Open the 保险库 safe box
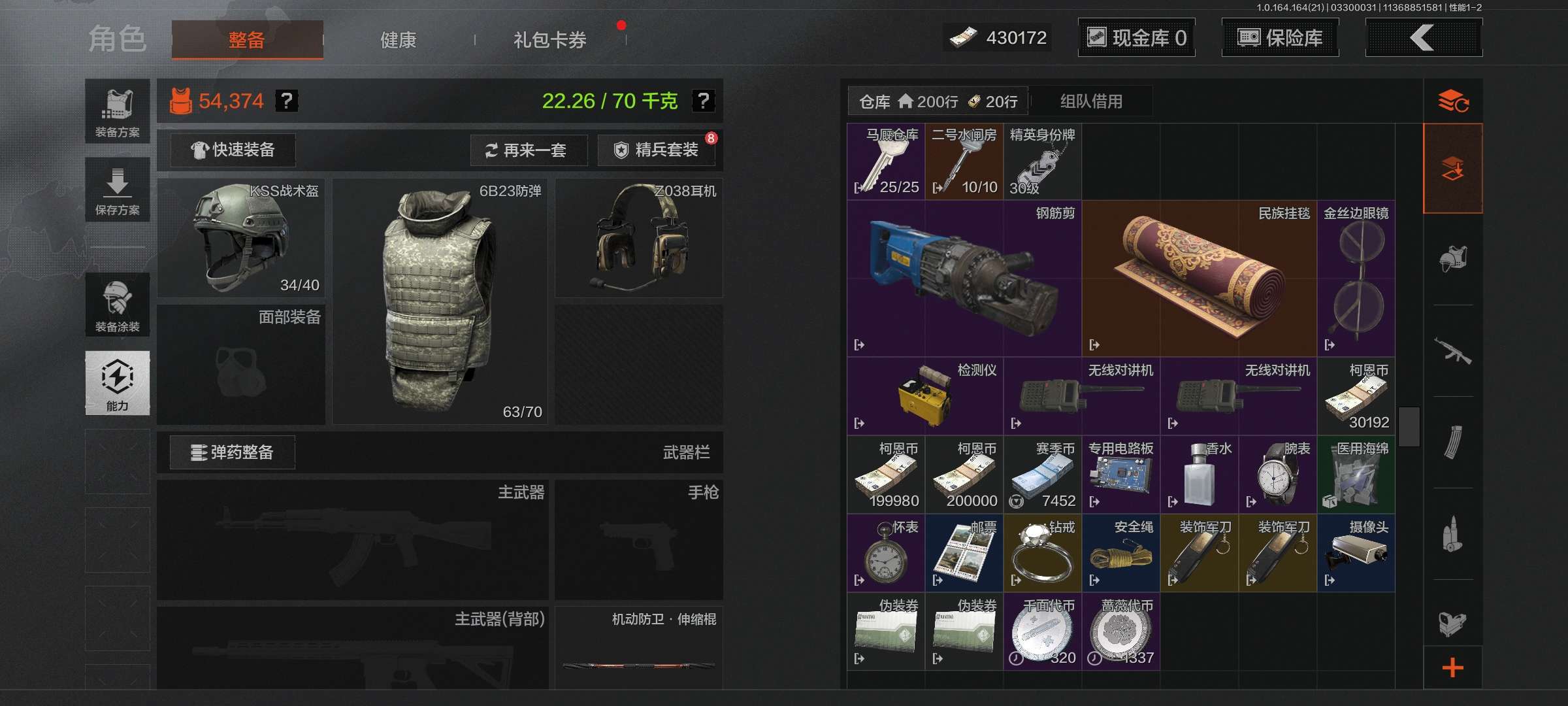 [x=1280, y=38]
